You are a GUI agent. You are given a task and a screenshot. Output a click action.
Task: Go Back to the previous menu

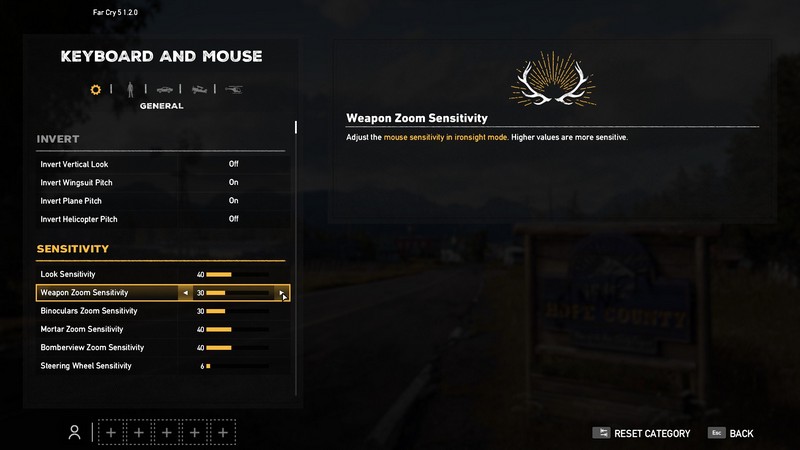click(x=731, y=433)
